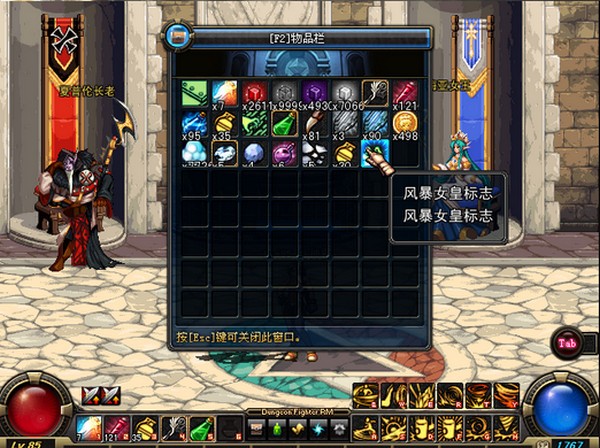Select the blue swirl potion x95
The image size is (600, 448).
[194, 123]
